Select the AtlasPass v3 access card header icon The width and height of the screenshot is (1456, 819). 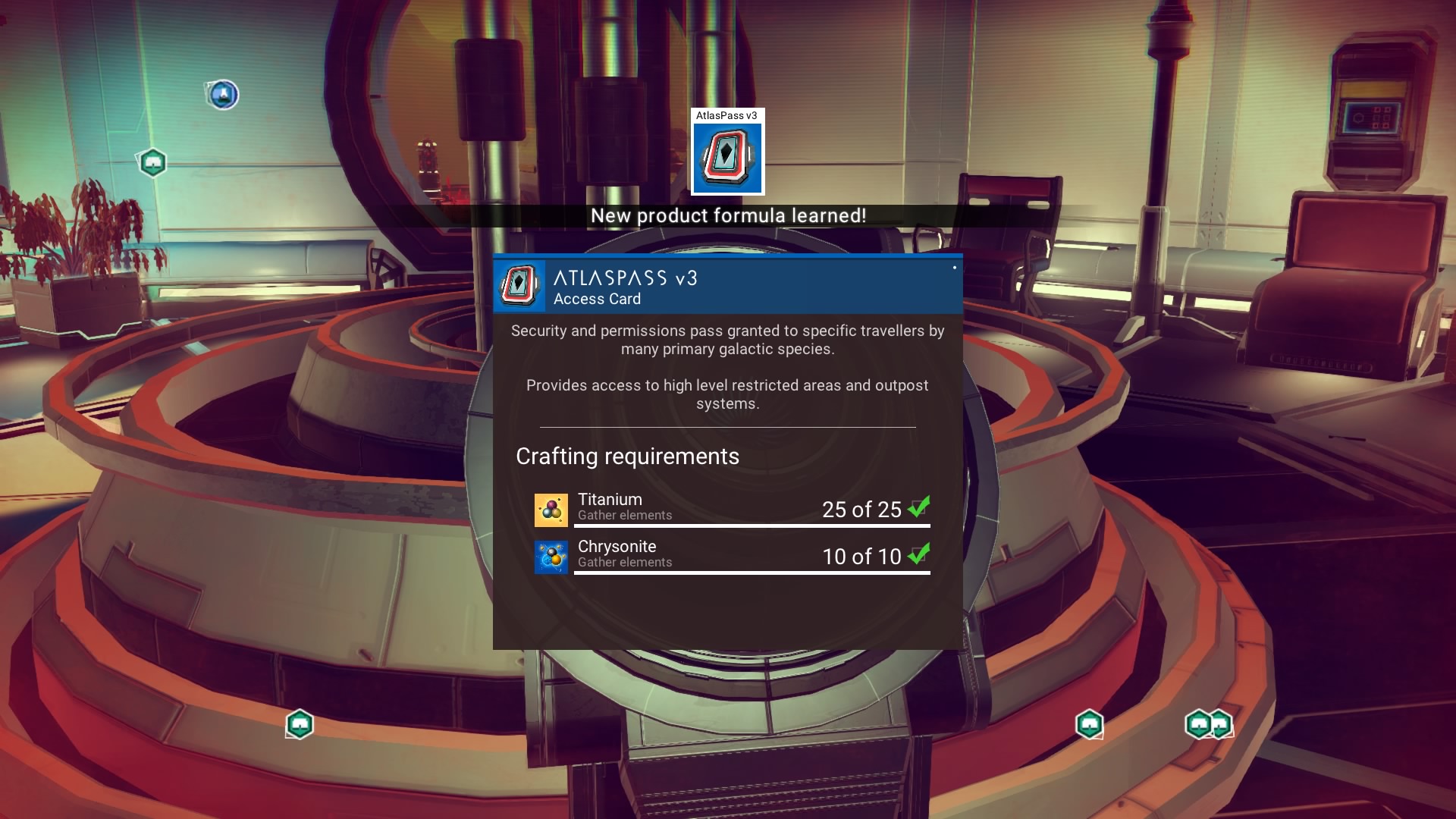519,286
